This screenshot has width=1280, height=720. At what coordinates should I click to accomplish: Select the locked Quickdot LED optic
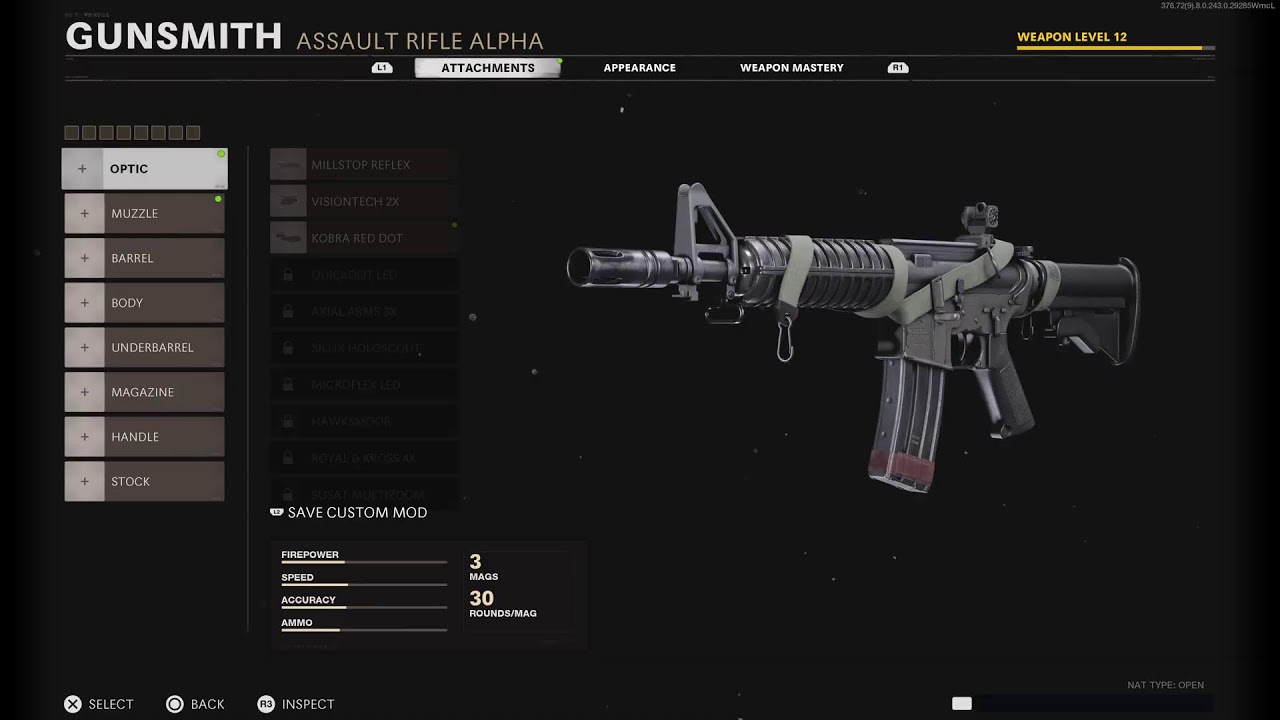[x=364, y=275]
